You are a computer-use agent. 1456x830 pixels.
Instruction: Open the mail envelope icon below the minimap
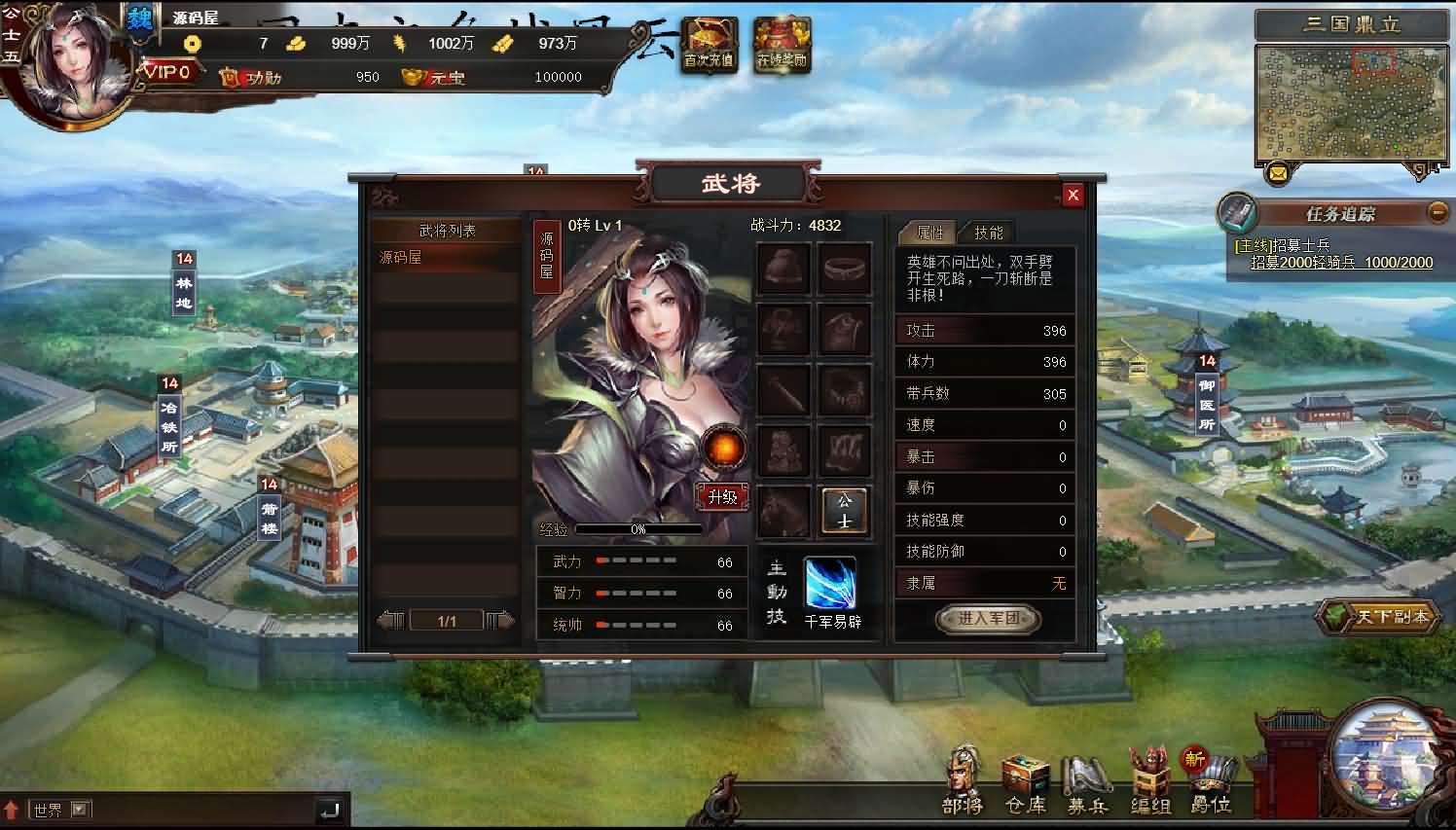point(1278,175)
